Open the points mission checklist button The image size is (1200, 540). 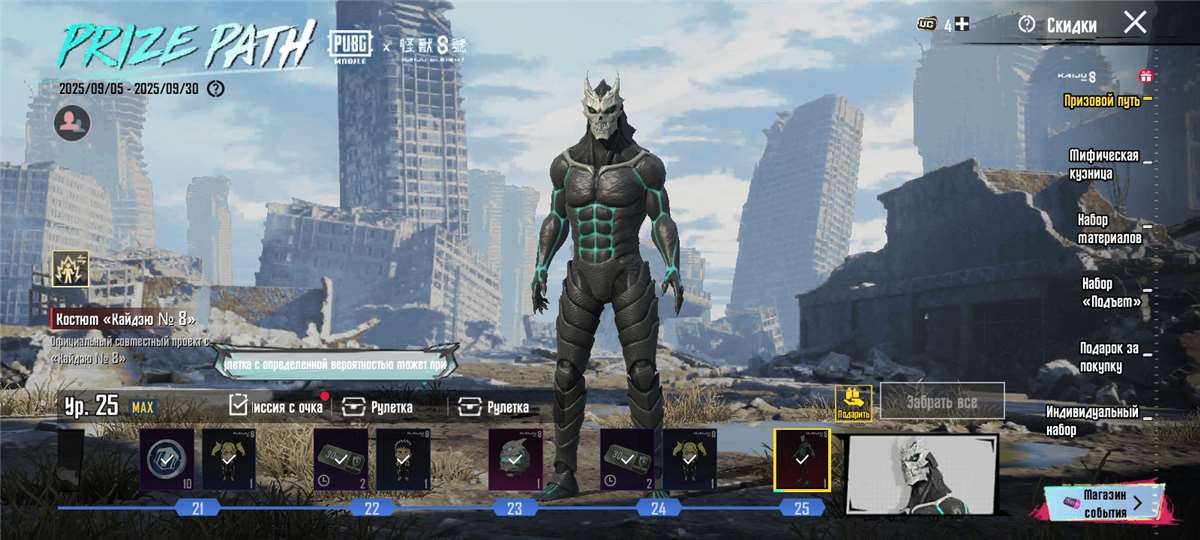(277, 406)
